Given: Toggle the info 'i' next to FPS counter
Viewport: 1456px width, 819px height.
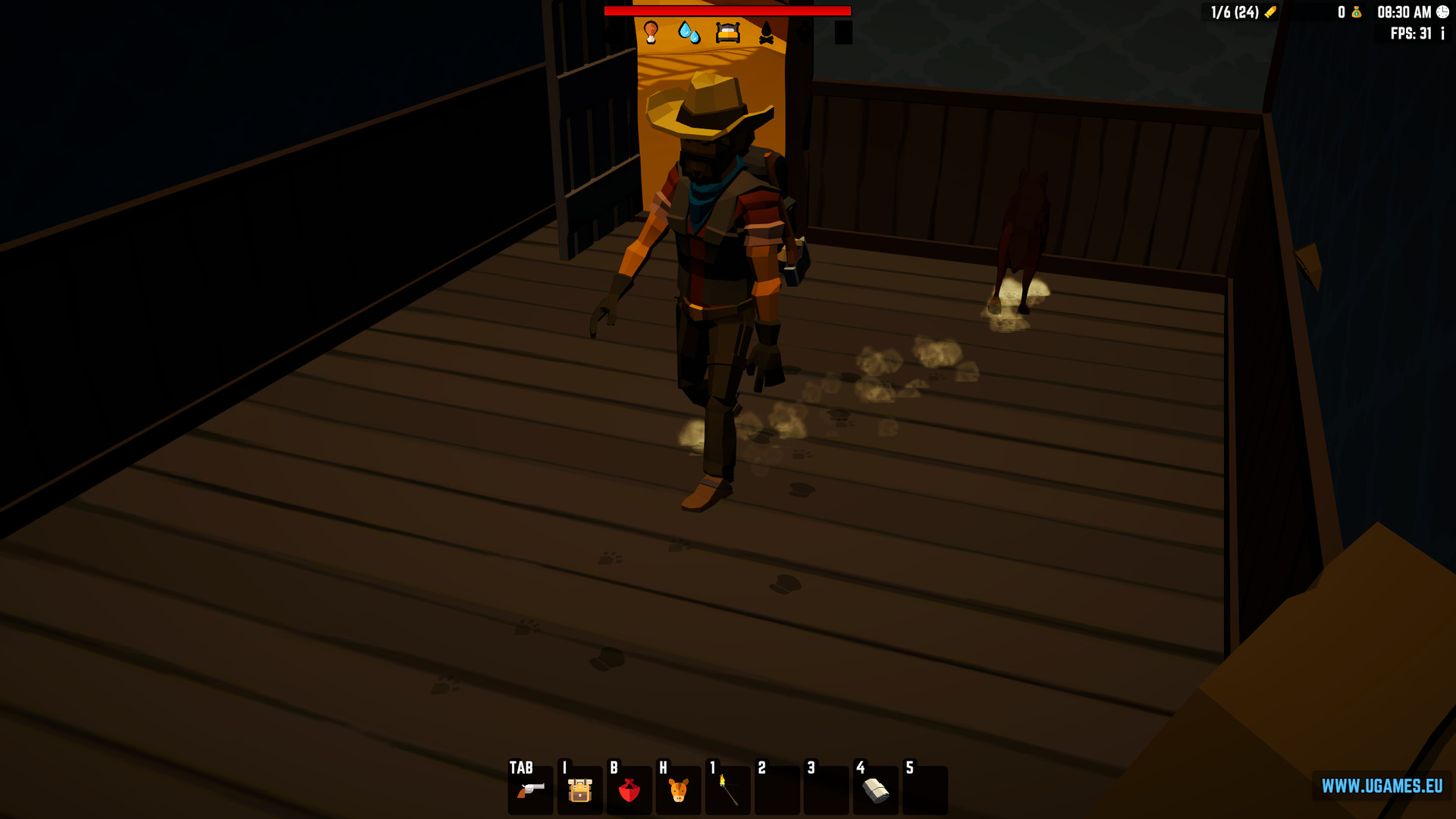Looking at the screenshot, I should (x=1443, y=33).
